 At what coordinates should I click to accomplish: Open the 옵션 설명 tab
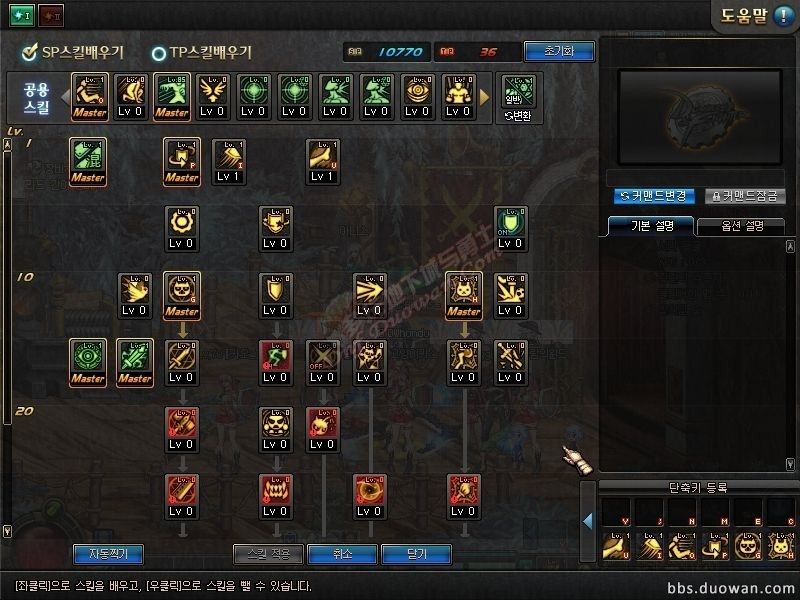pyautogui.click(x=739, y=225)
